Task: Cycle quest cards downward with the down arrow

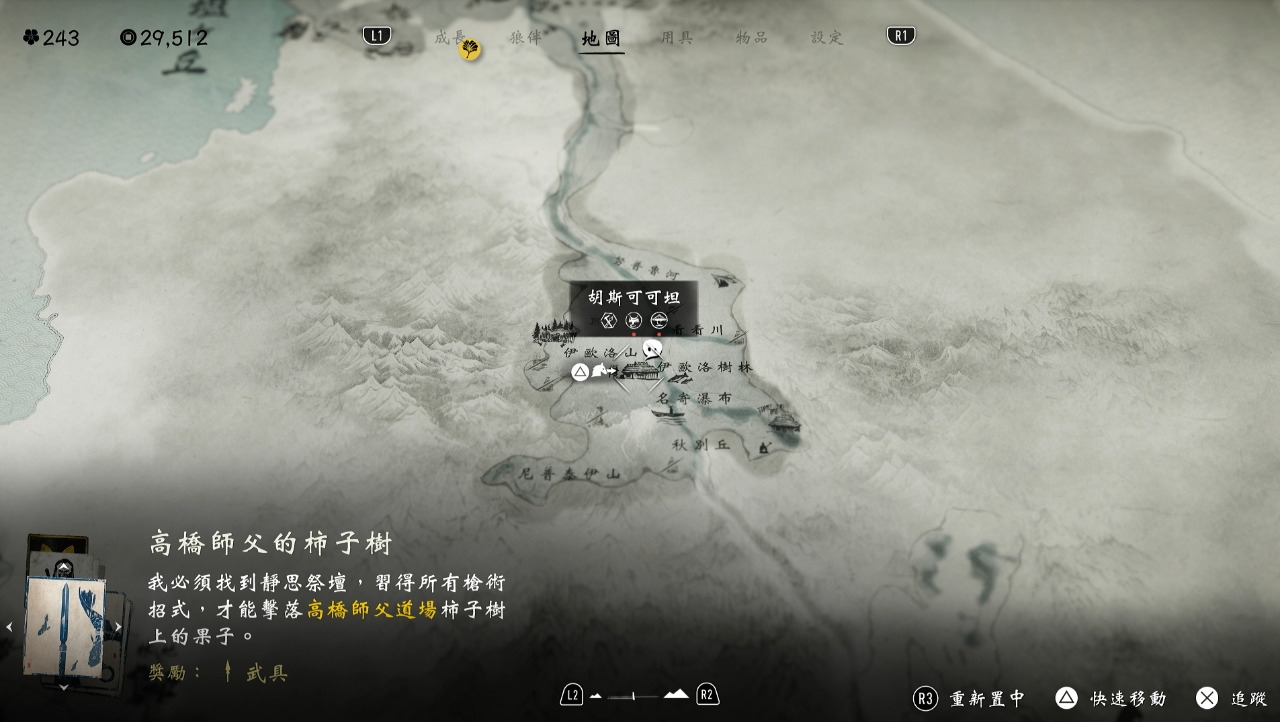Action: [x=64, y=687]
